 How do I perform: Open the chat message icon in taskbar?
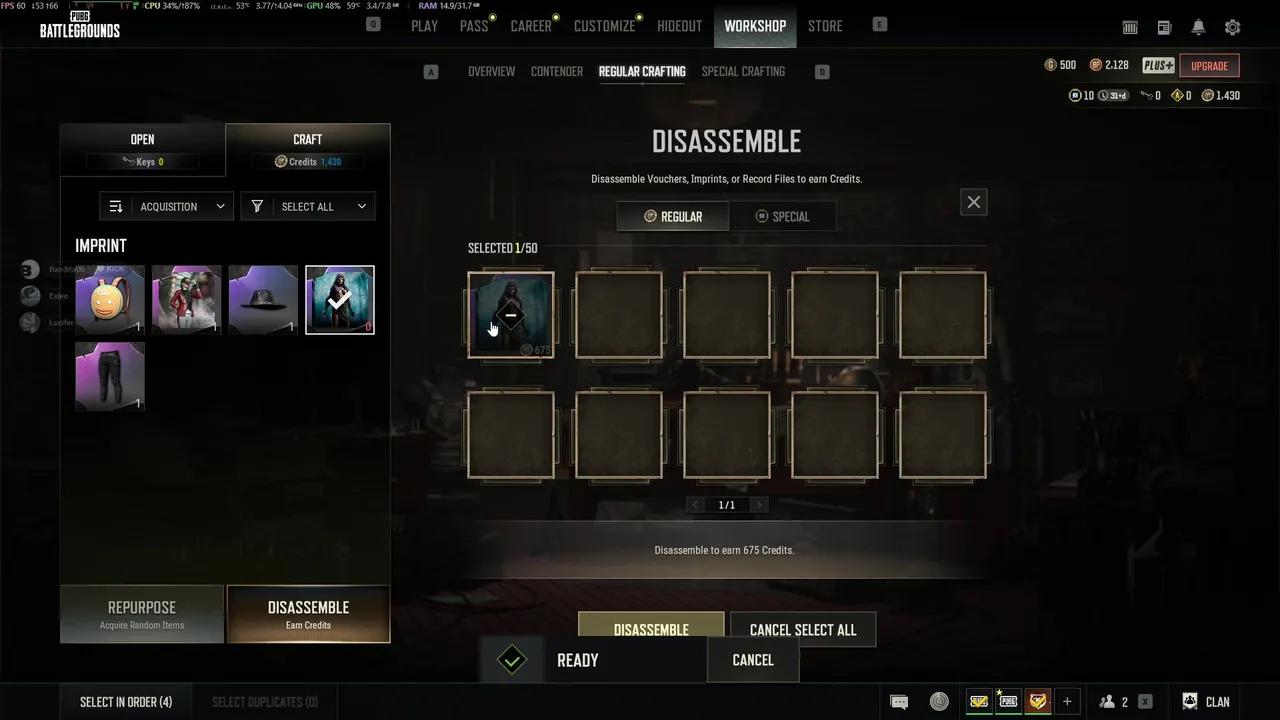tap(899, 701)
